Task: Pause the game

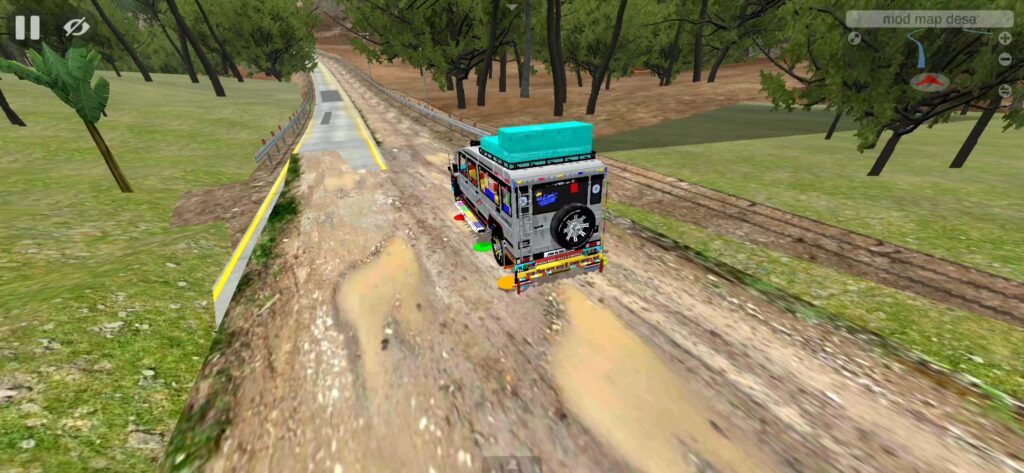Action: [x=27, y=27]
